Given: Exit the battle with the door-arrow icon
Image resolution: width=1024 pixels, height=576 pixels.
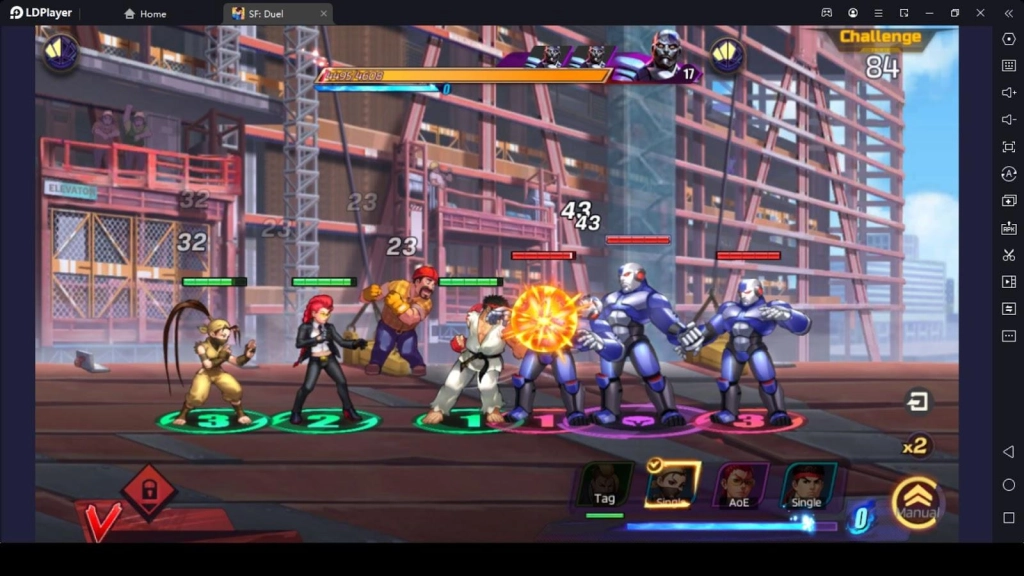Looking at the screenshot, I should pyautogui.click(x=917, y=402).
